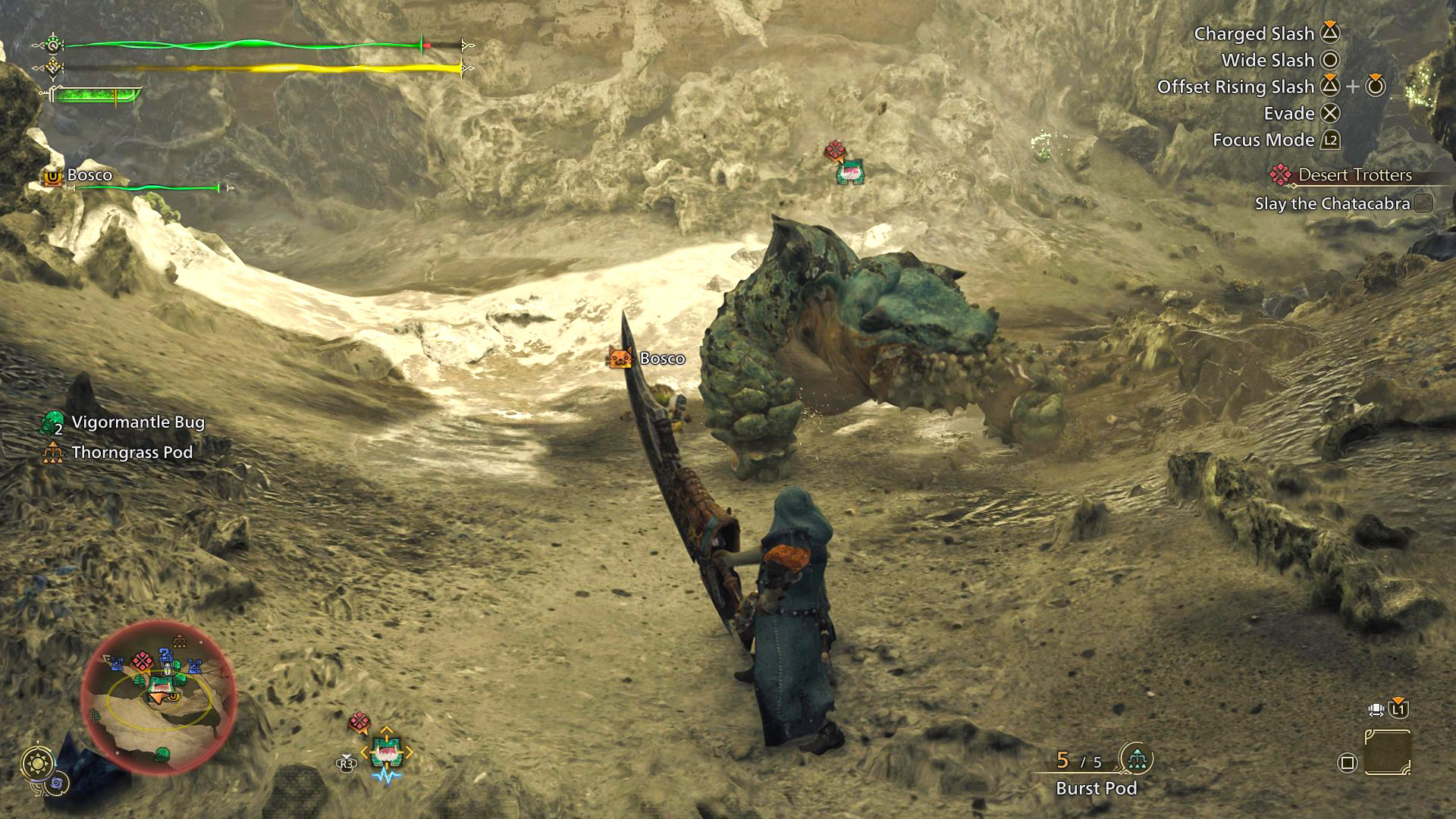Click the floating Chatacabra target marker icon

(x=849, y=171)
